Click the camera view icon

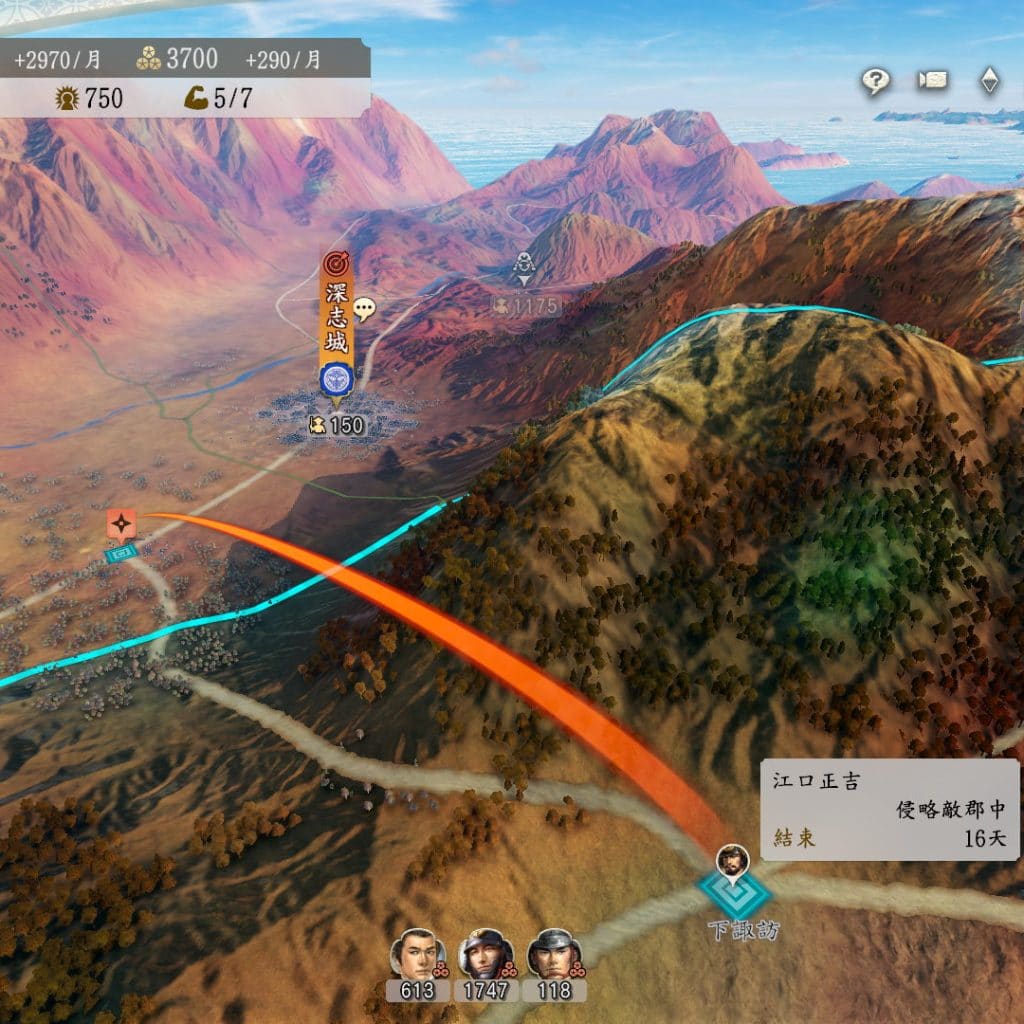tap(933, 81)
